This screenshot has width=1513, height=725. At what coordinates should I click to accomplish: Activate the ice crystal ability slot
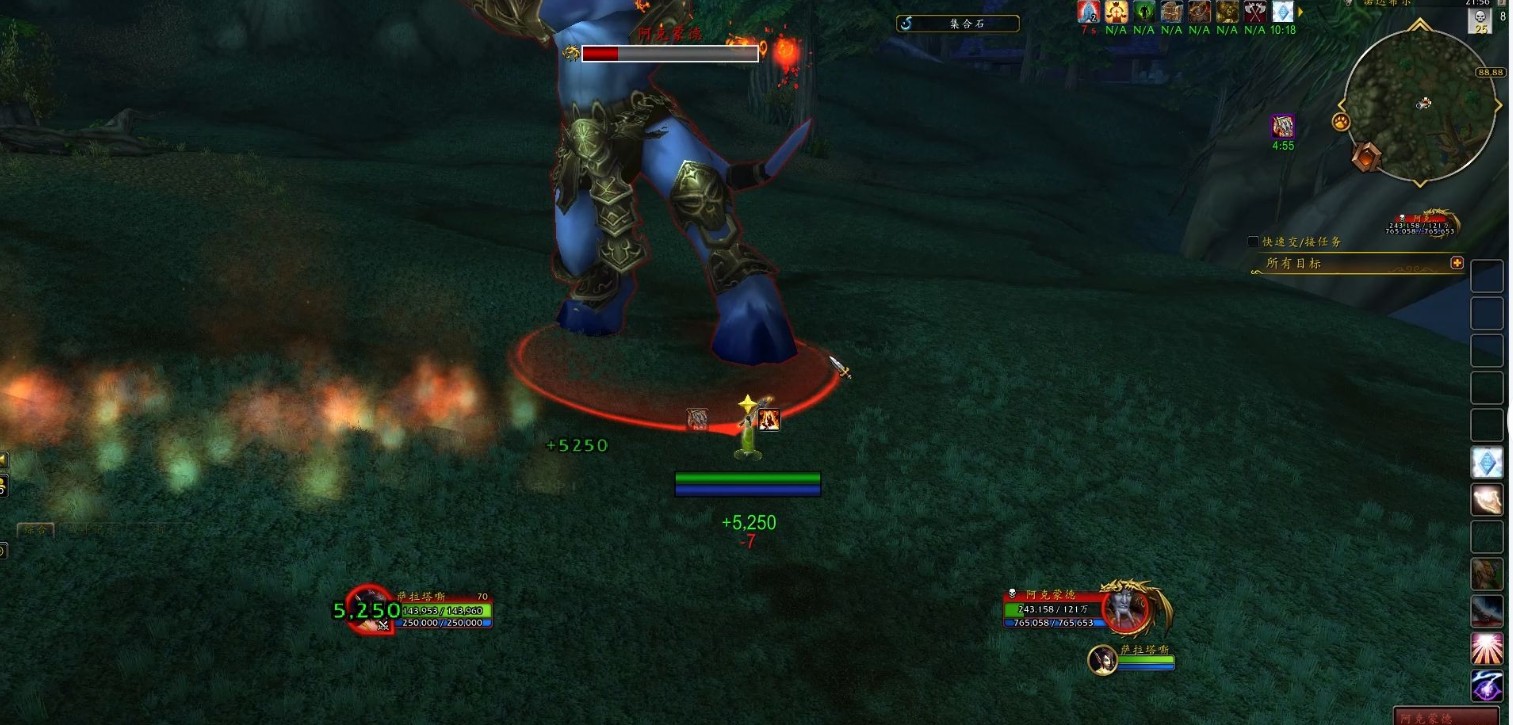pos(1487,463)
